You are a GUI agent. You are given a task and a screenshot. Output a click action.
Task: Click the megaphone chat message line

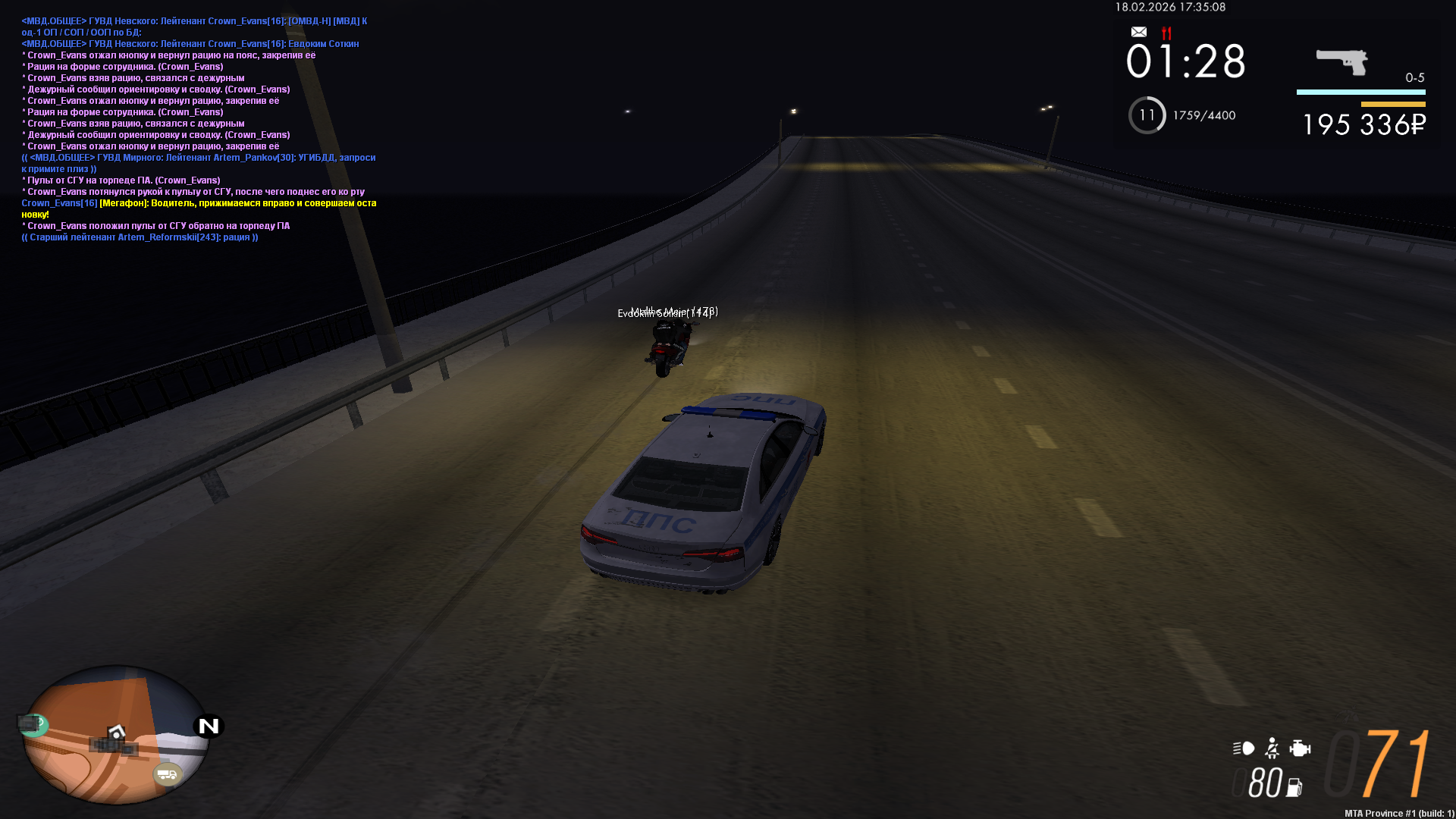[x=199, y=203]
